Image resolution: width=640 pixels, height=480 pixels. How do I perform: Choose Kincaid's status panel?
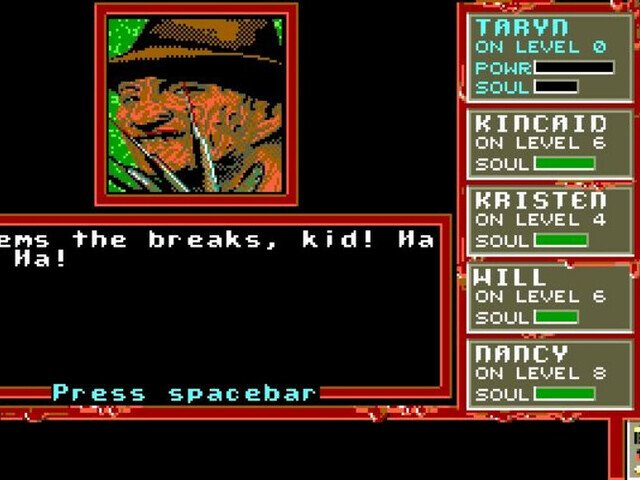(x=548, y=143)
